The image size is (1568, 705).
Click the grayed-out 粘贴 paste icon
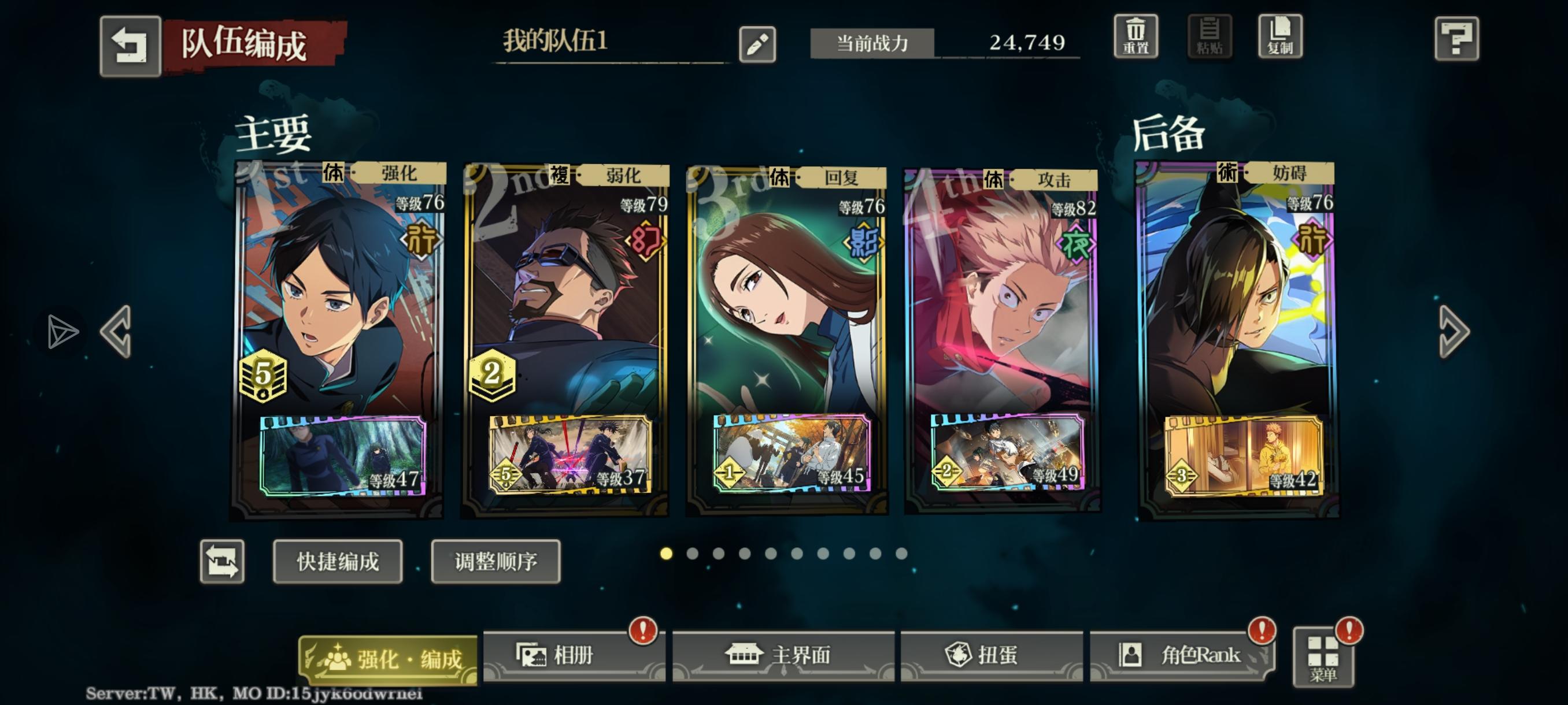tap(1208, 38)
